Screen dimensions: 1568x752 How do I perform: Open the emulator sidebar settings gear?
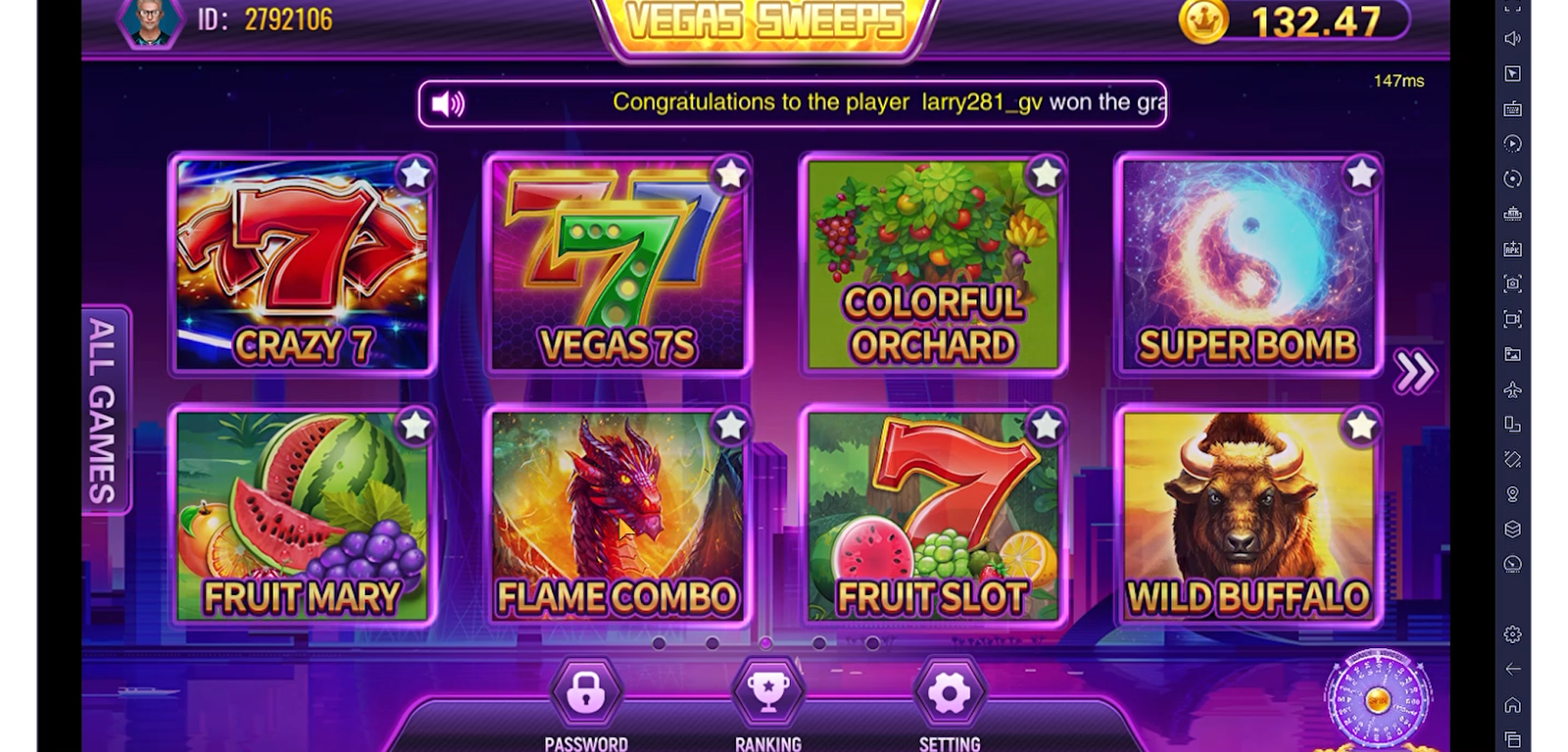click(x=1513, y=634)
